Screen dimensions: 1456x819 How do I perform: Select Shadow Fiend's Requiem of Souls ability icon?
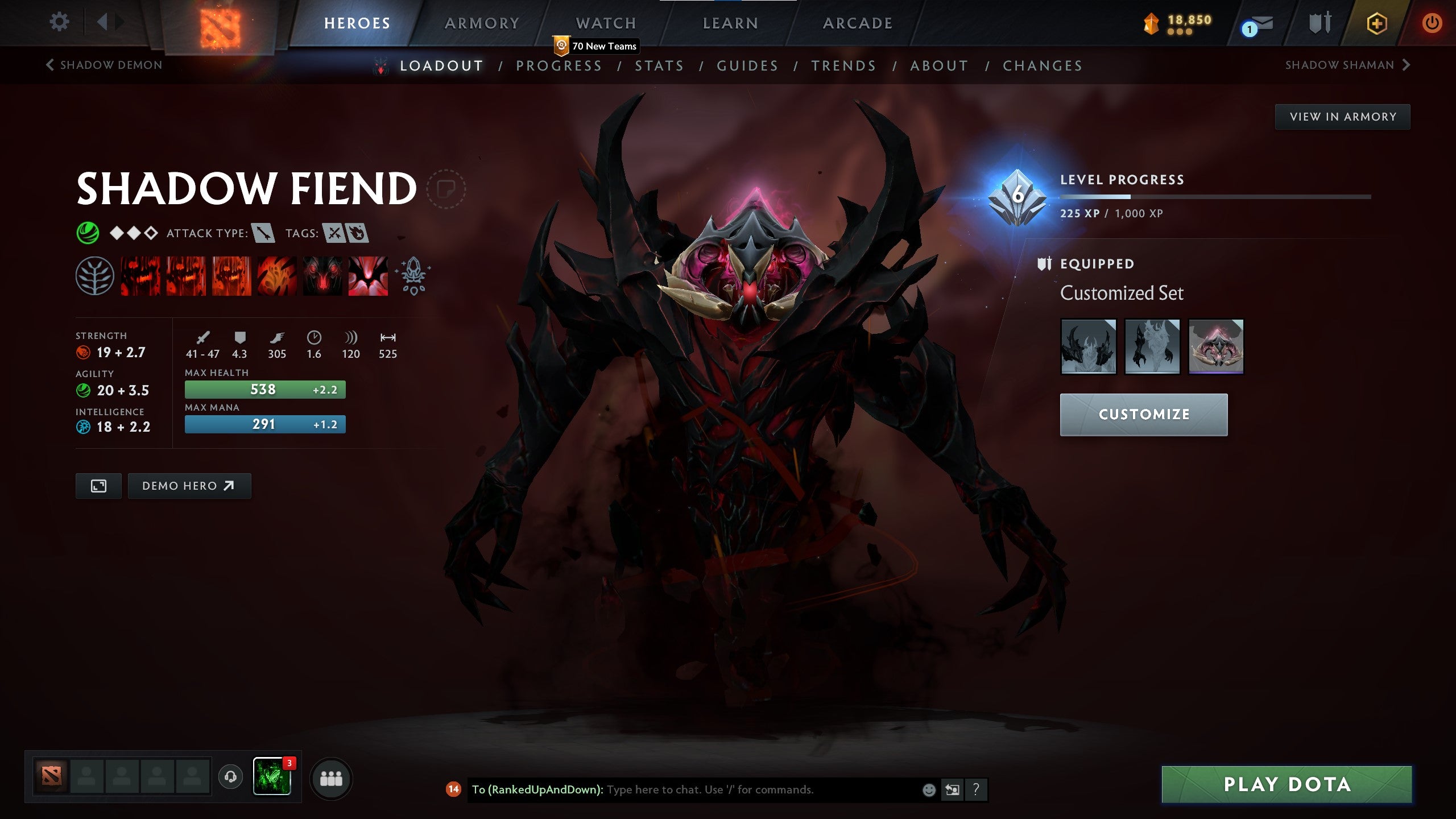click(x=367, y=277)
